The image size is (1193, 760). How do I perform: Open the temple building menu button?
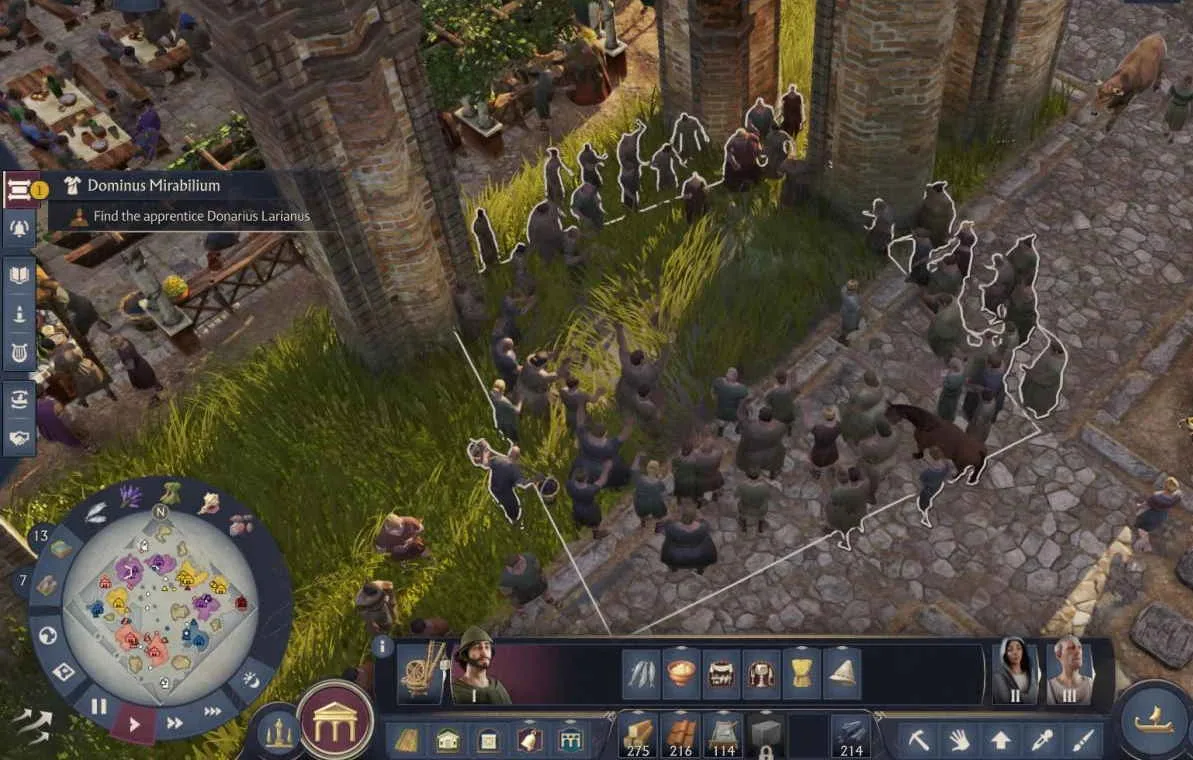335,720
